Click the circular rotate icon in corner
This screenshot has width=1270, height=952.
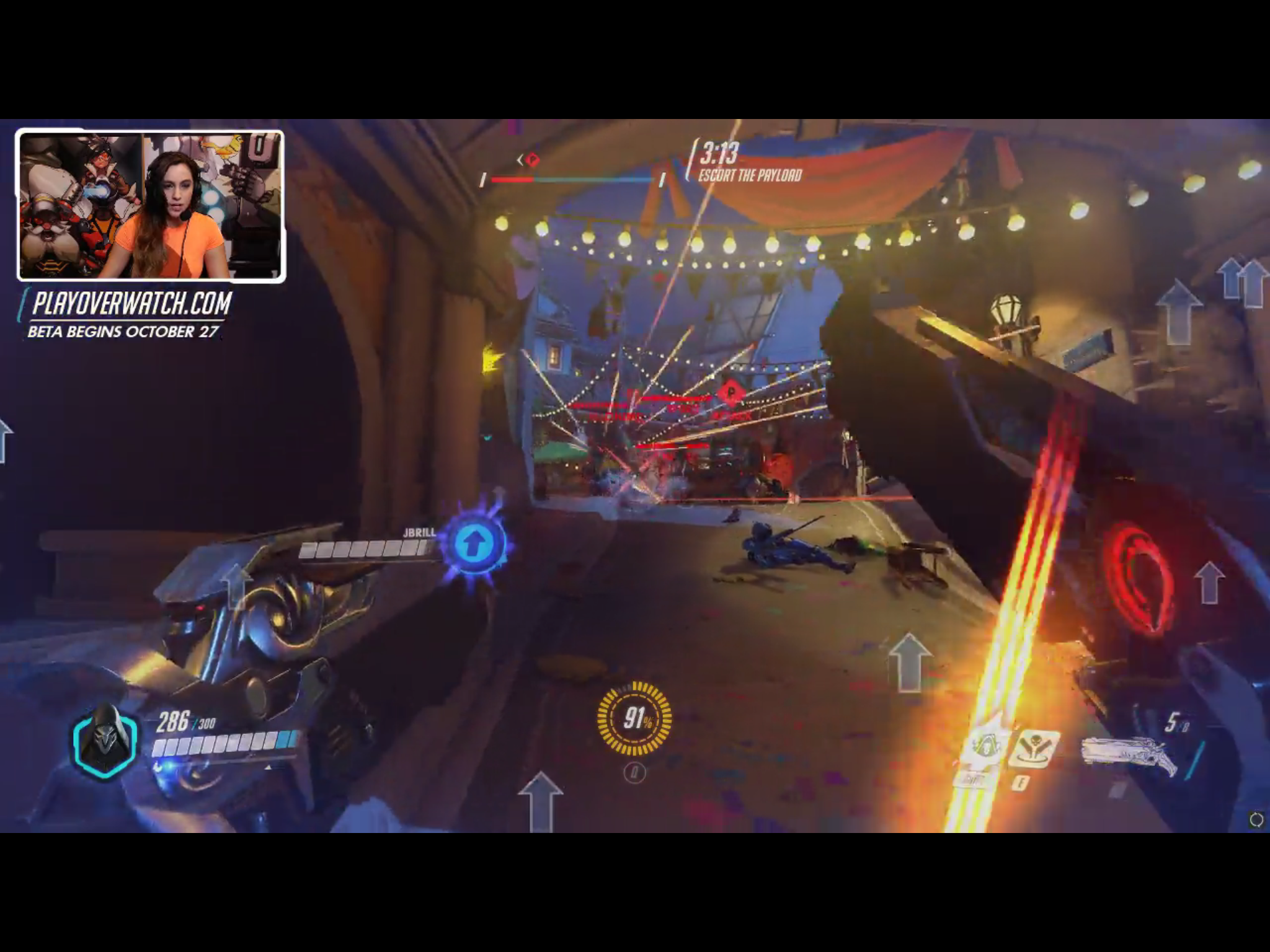pyautogui.click(x=1256, y=820)
